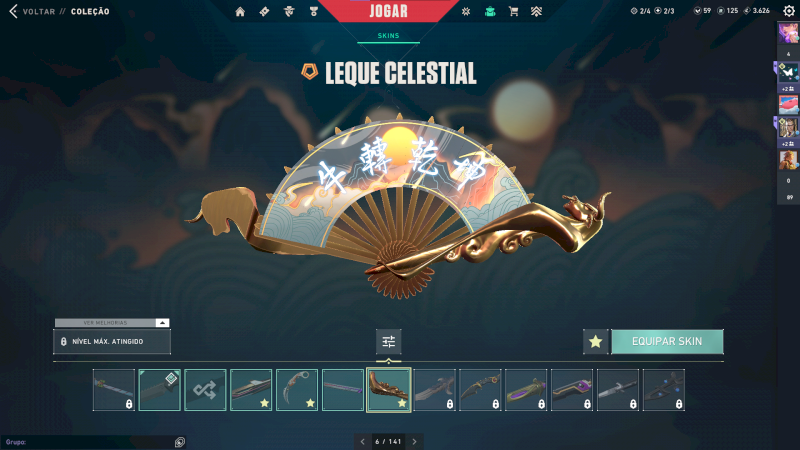The height and width of the screenshot is (450, 800).
Task: Open the butterfly avatar friend entry
Action: pyautogui.click(x=788, y=71)
